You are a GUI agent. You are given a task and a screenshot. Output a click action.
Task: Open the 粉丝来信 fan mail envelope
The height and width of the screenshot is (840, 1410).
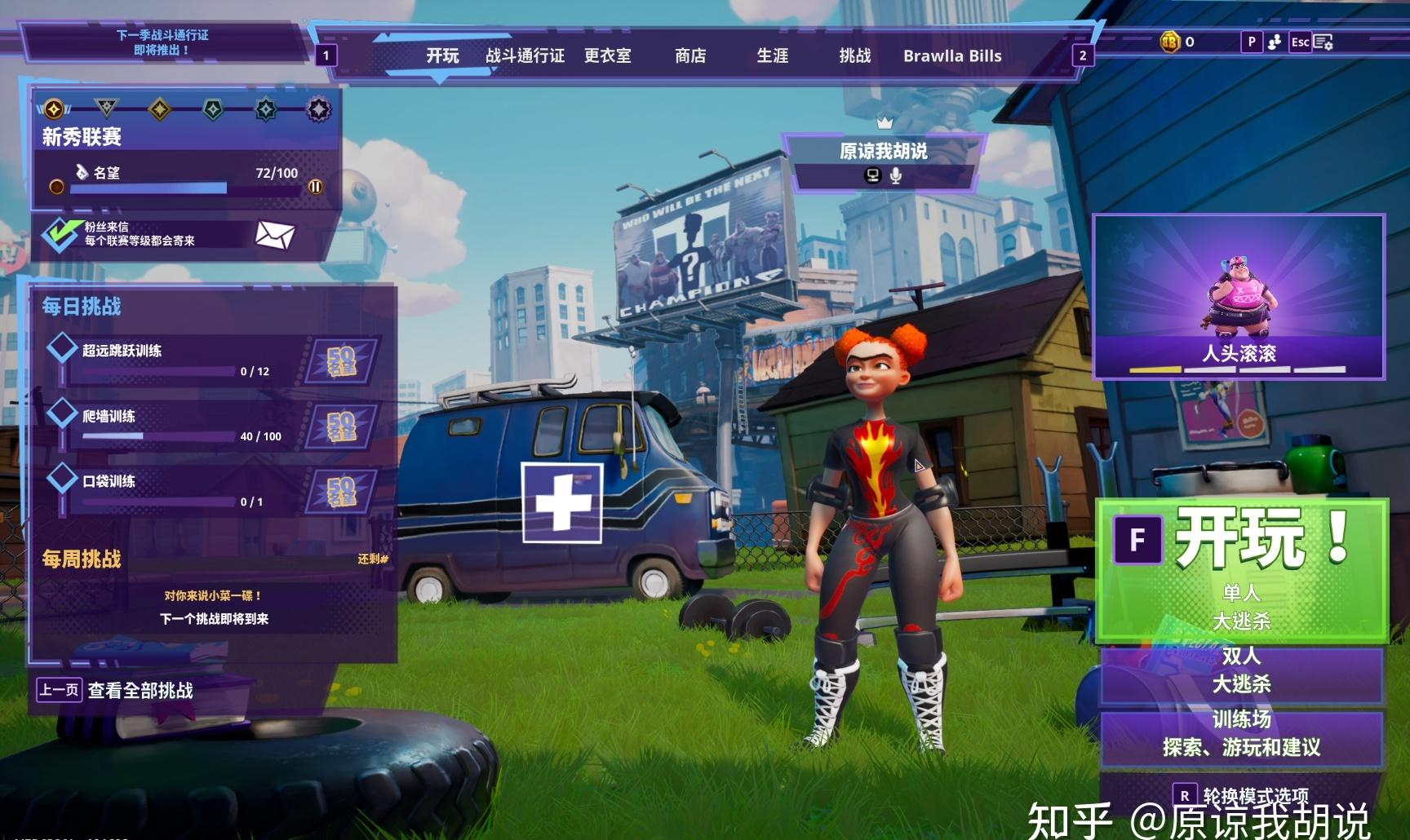pyautogui.click(x=274, y=235)
